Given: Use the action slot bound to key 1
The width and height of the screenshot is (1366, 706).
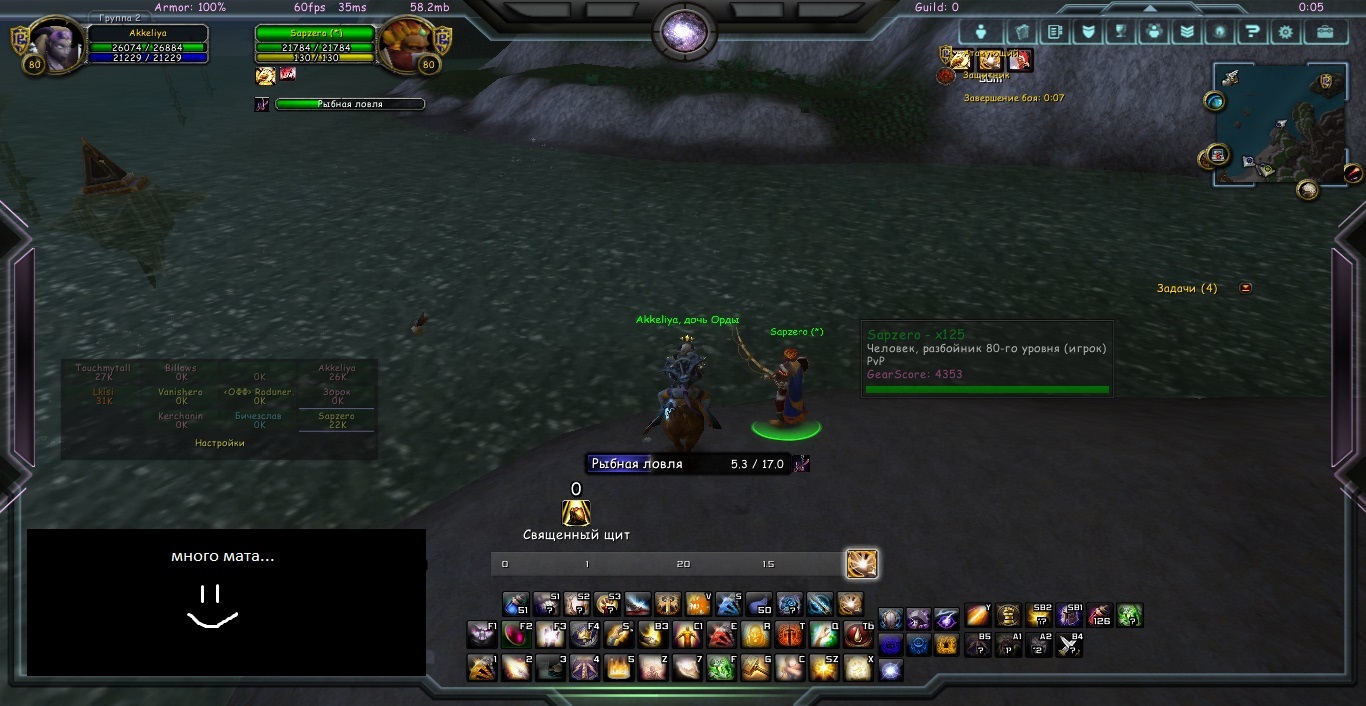Looking at the screenshot, I should (483, 668).
